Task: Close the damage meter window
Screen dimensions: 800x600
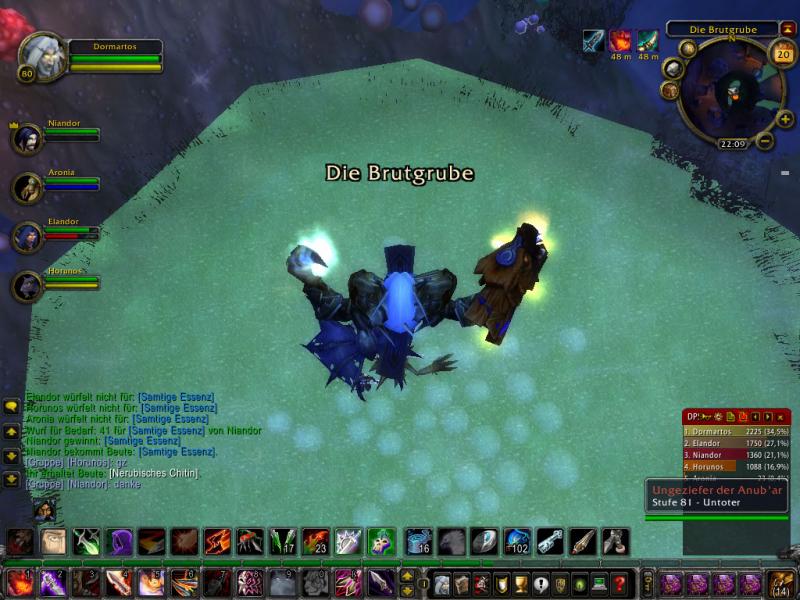Action: pyautogui.click(x=780, y=416)
